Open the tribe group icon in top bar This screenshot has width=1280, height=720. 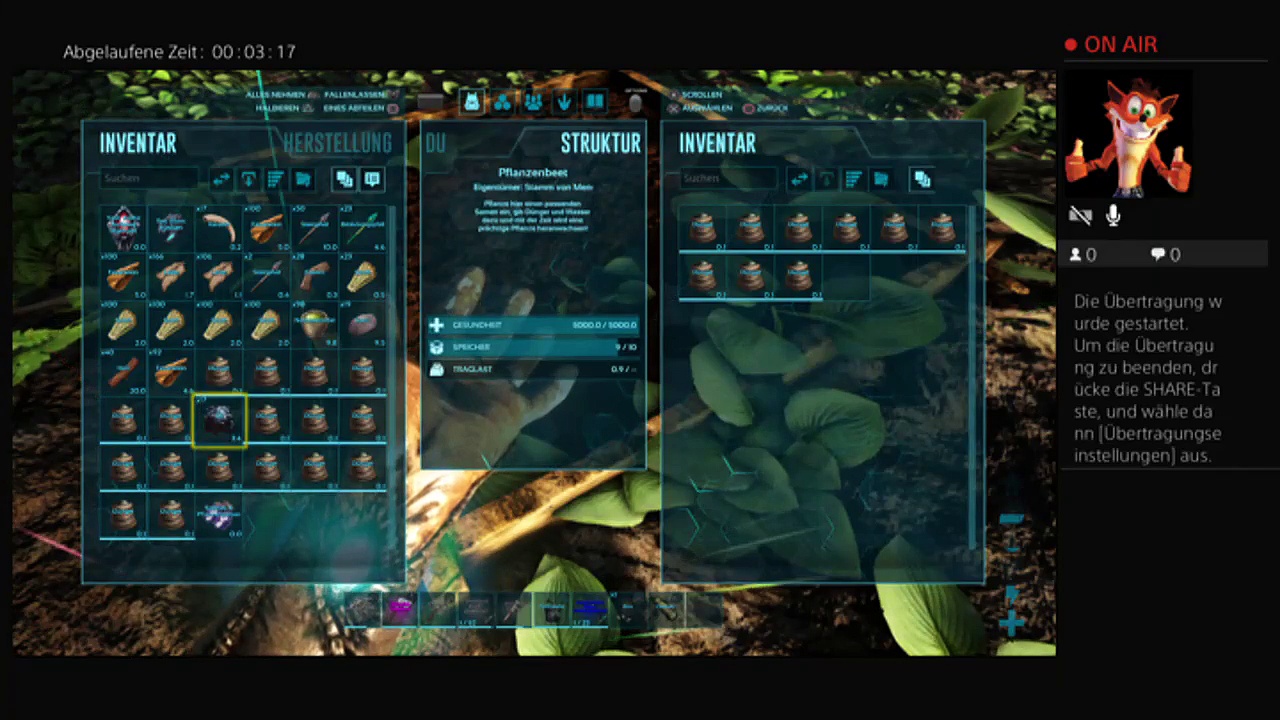pos(533,101)
